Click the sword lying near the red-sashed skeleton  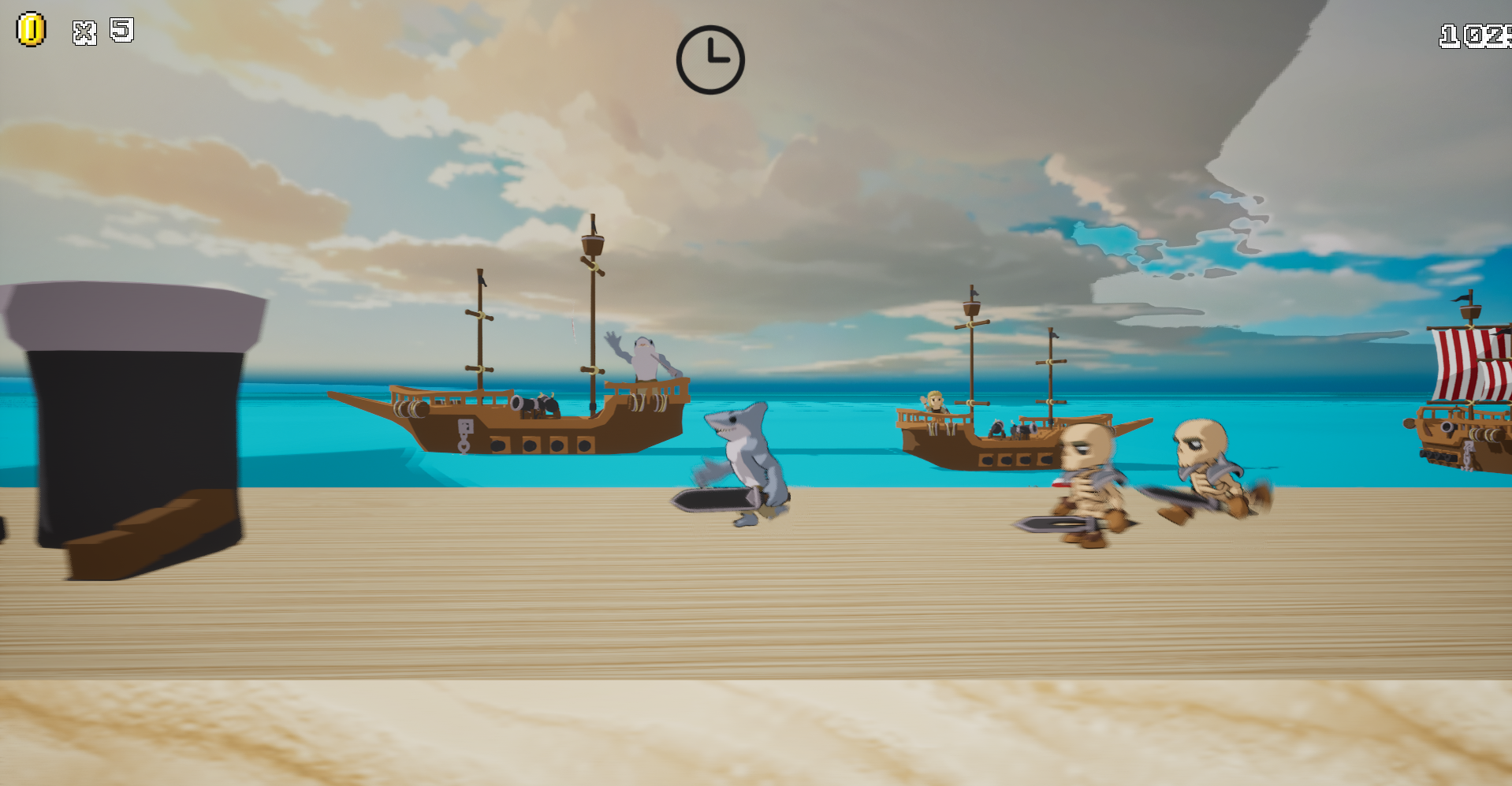pos(1048,522)
